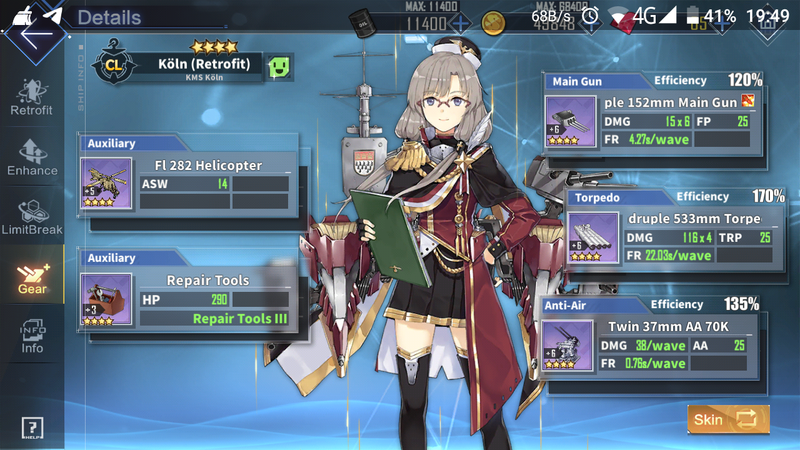Image resolution: width=800 pixels, height=450 pixels.
Task: Change outfit with the Skin button
Action: [x=728, y=419]
